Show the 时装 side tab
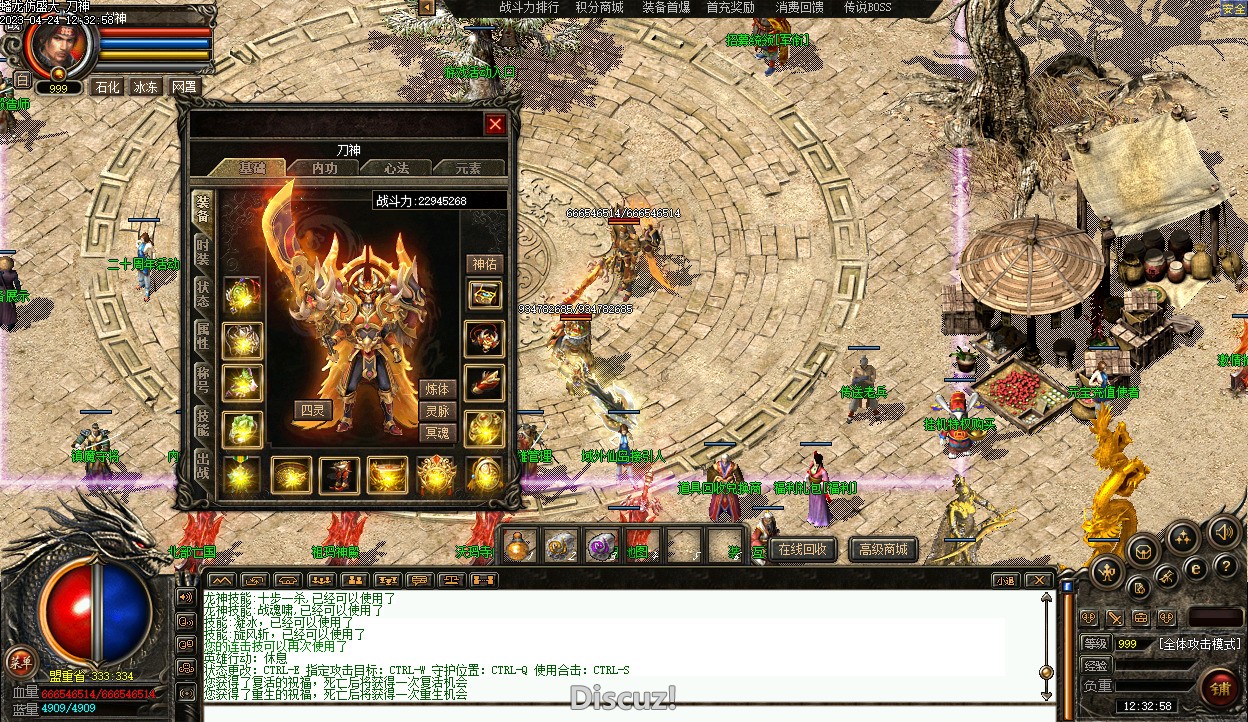This screenshot has height=722, width=1248. [x=203, y=250]
